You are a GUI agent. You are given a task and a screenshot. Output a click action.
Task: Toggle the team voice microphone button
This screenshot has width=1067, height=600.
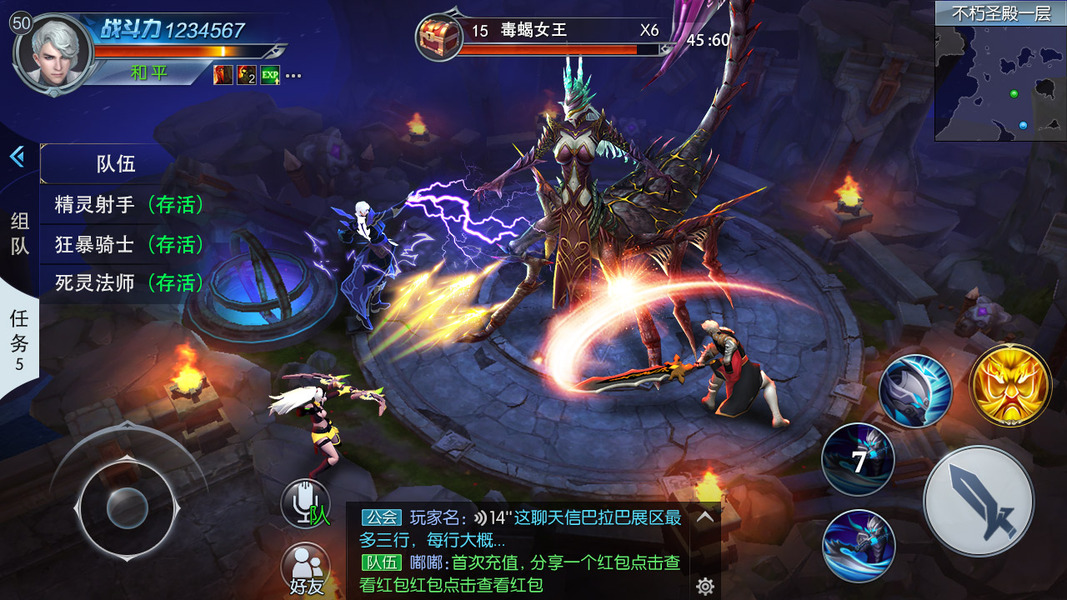coord(305,503)
